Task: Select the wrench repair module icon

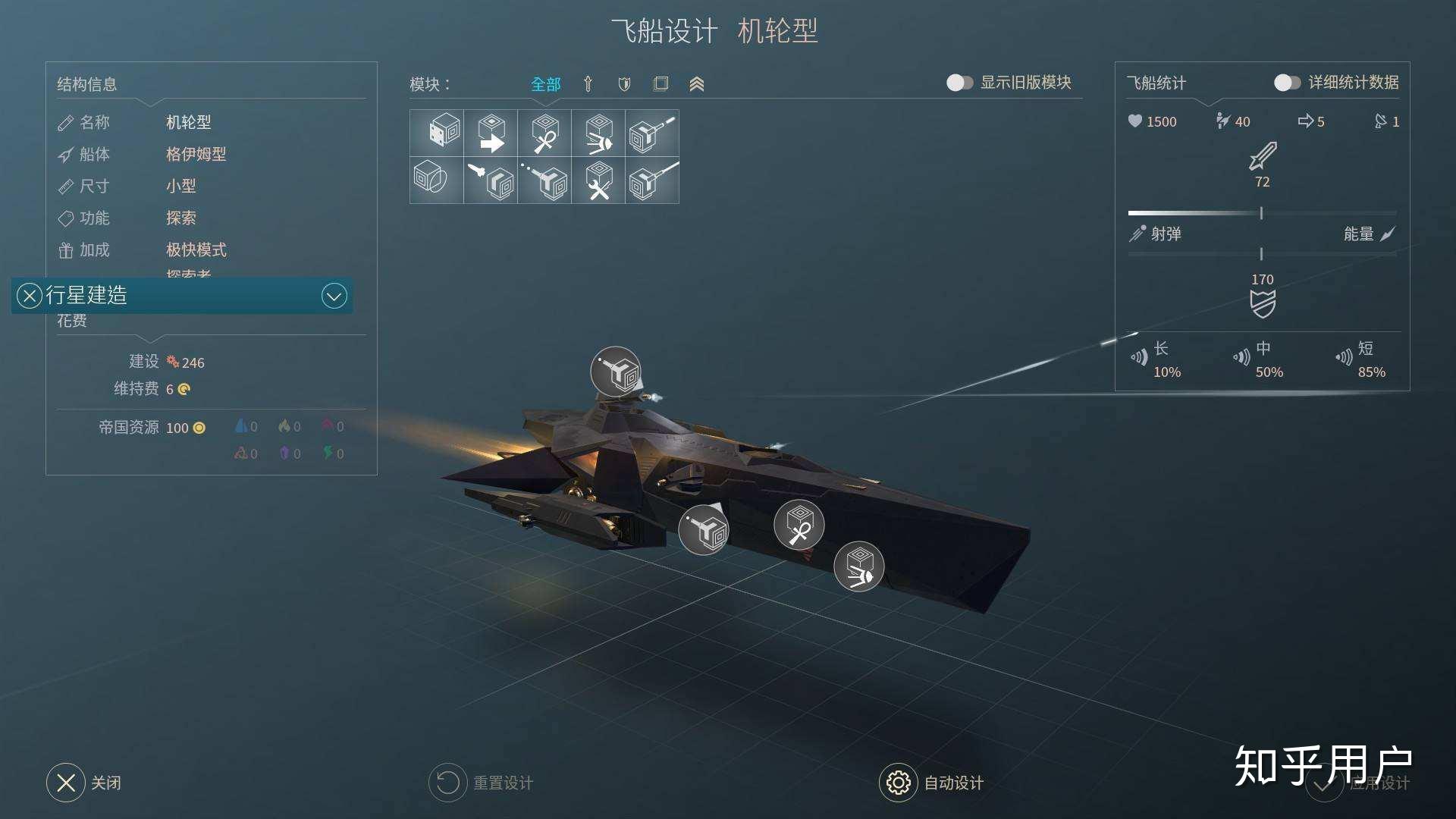Action: [x=599, y=182]
